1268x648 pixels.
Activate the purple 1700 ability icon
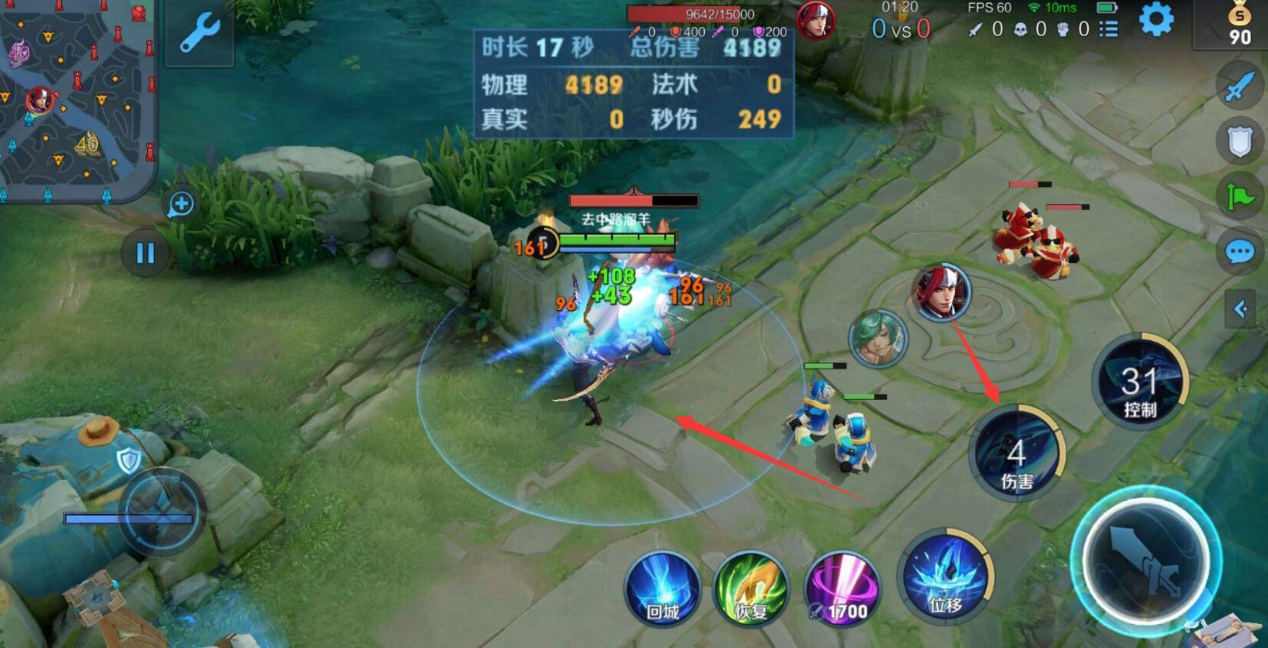point(843,588)
